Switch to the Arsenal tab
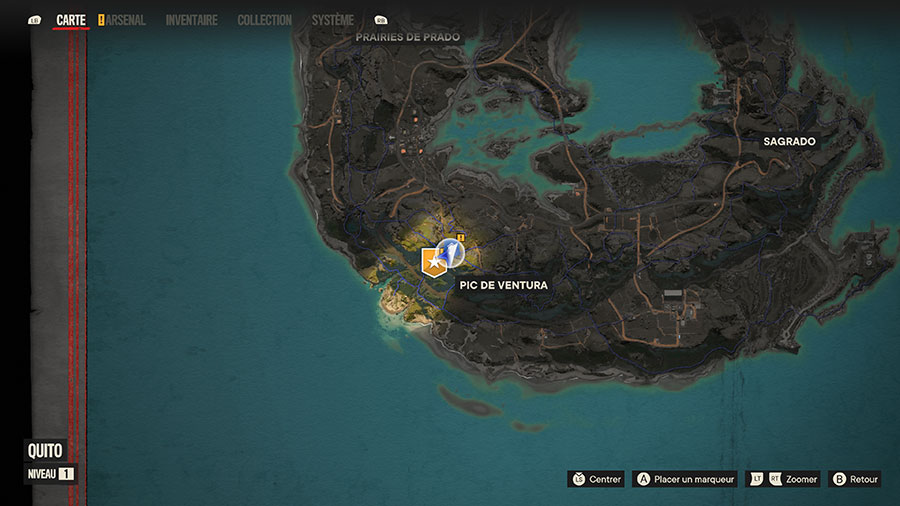This screenshot has width=900, height=506. click(x=125, y=20)
